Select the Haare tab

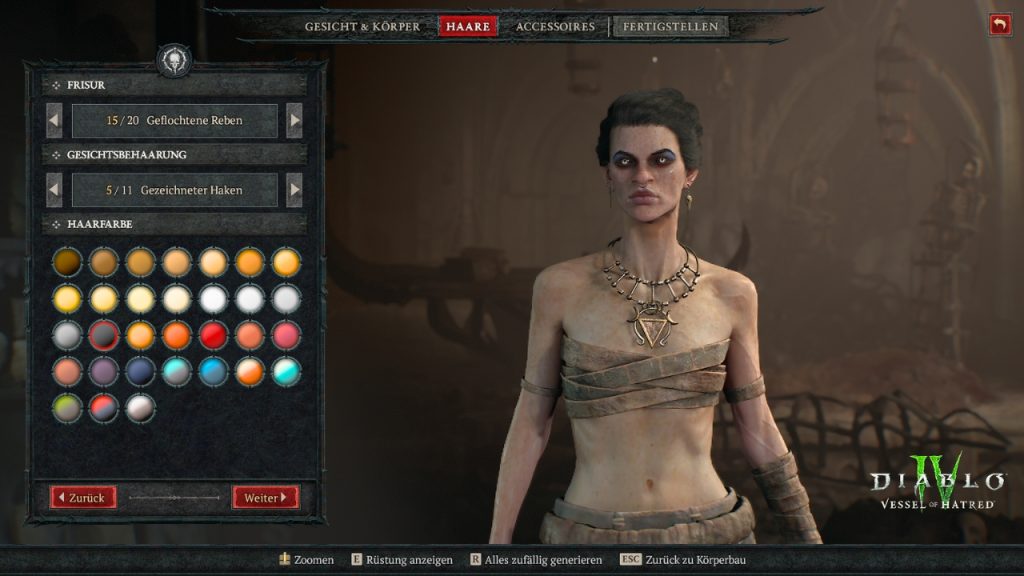467,27
